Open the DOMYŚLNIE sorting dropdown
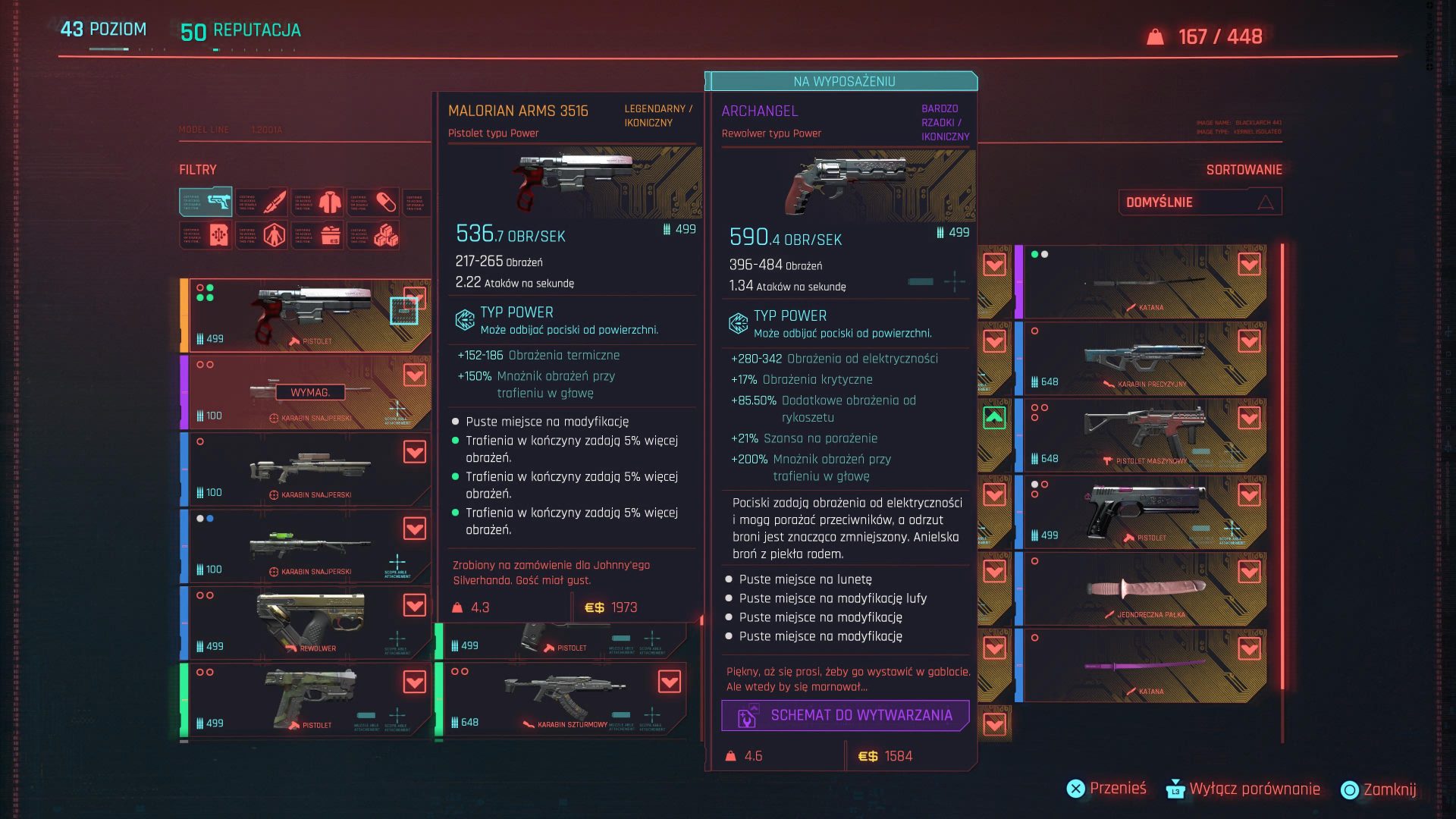The width and height of the screenshot is (1456, 819). click(x=1200, y=202)
